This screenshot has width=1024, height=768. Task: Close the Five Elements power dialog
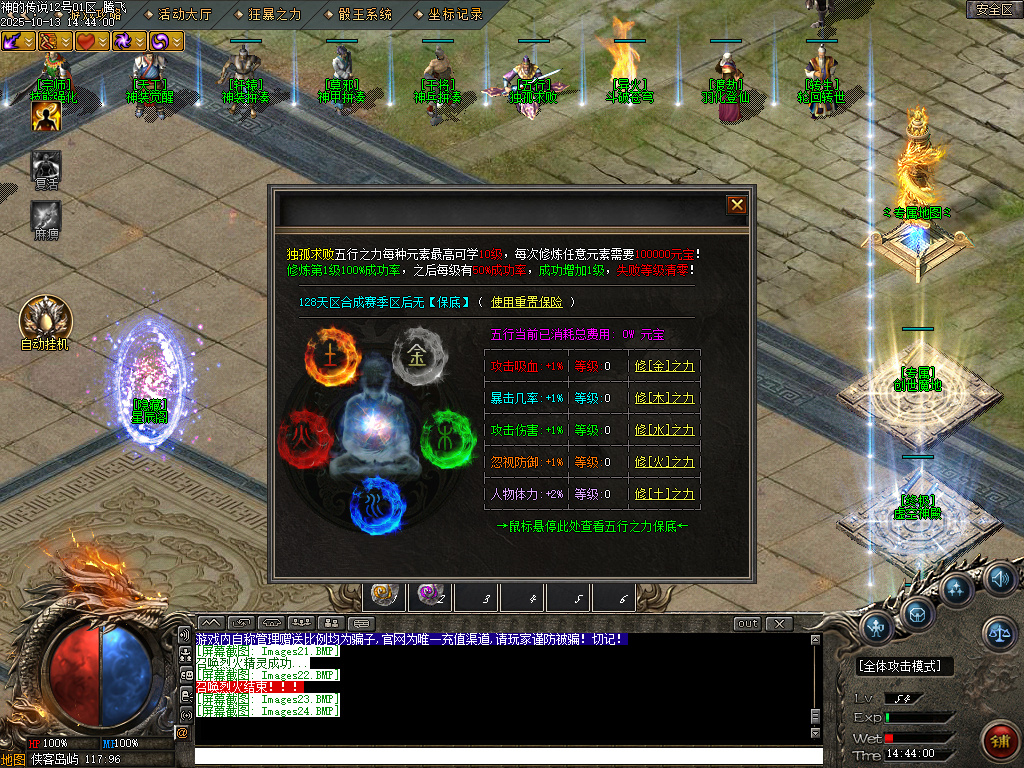tap(737, 205)
